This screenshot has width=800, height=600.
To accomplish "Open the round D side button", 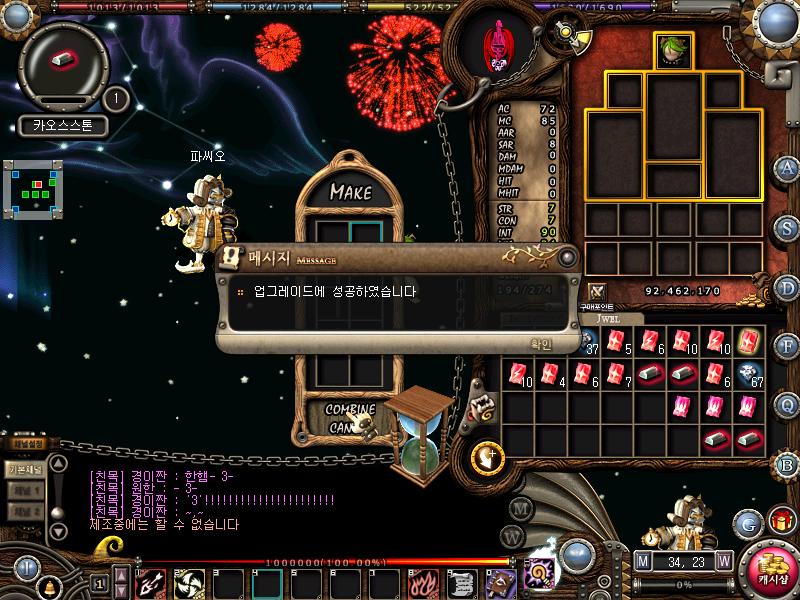I will coord(788,288).
